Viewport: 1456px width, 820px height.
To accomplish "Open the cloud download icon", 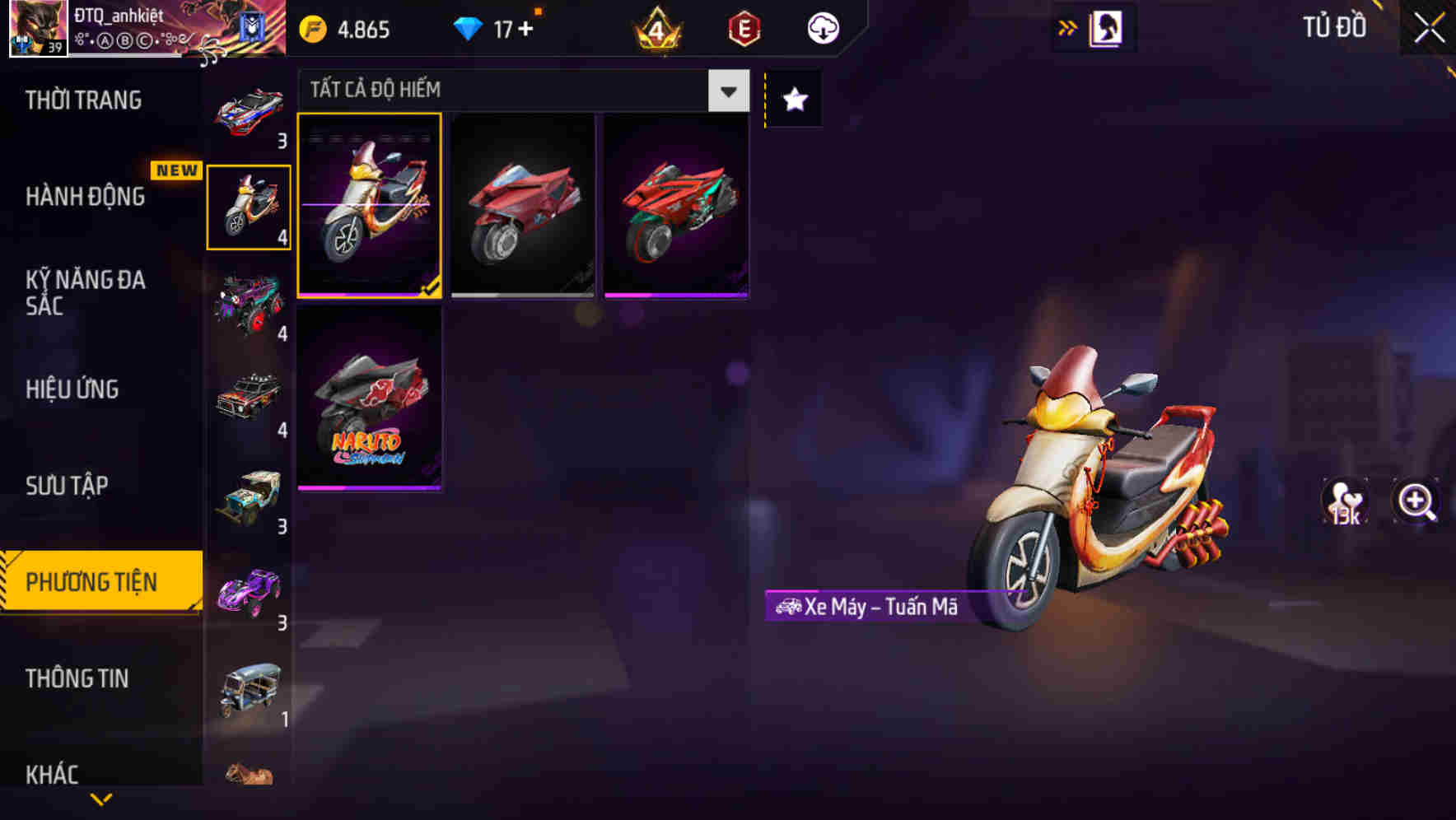I will [x=822, y=27].
